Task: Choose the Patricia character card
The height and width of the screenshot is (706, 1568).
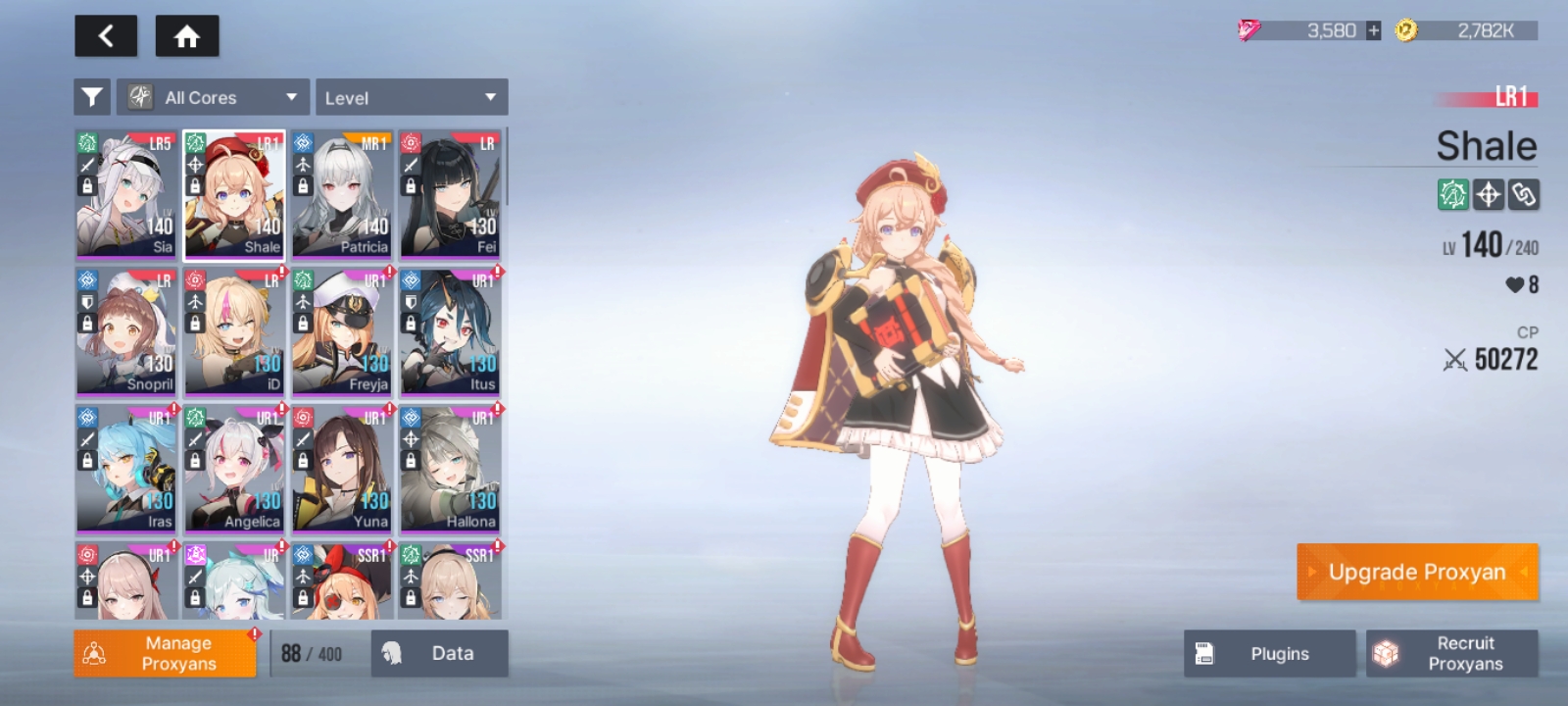Action: pos(342,194)
